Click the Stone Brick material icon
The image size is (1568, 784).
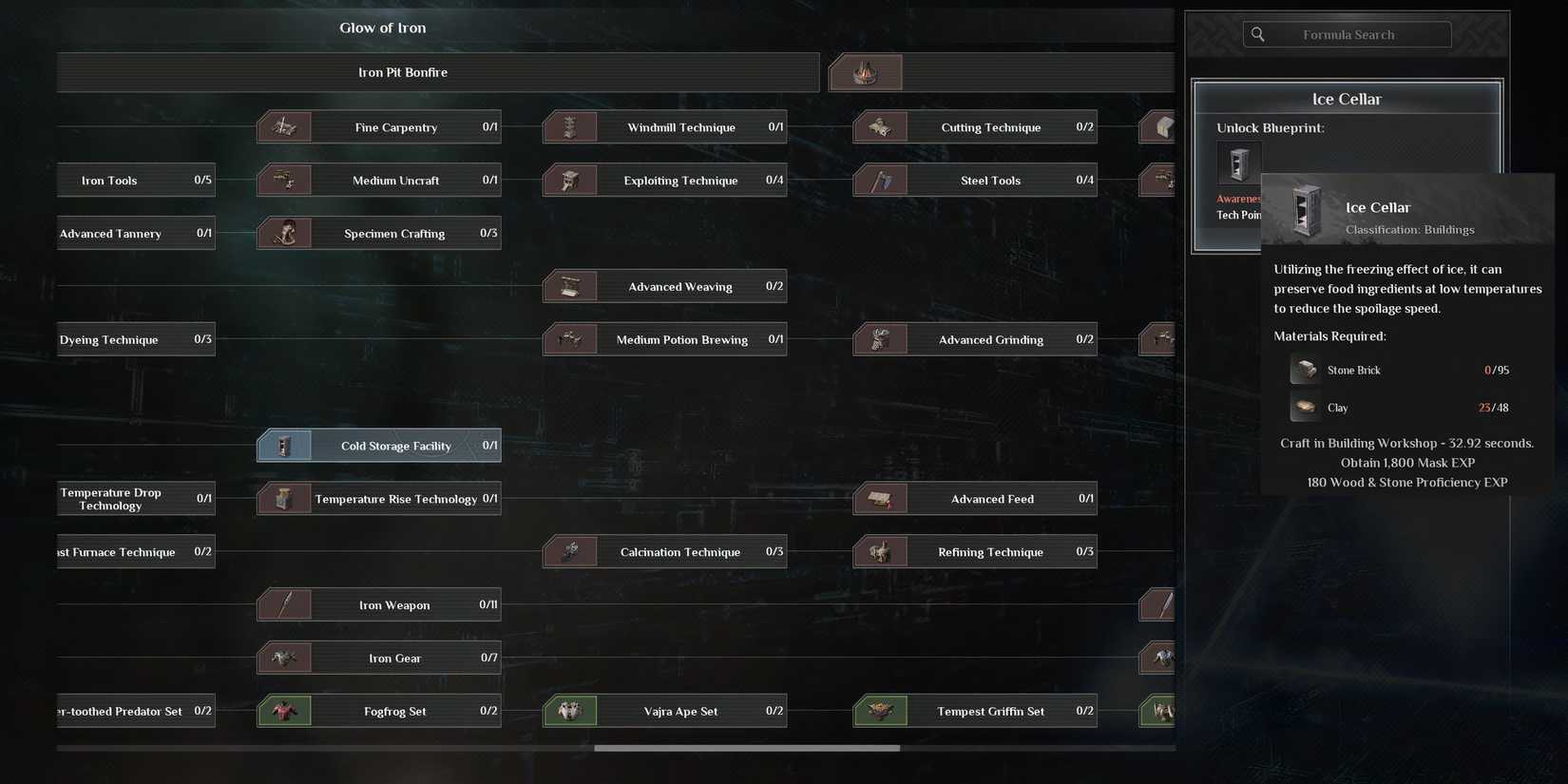[1304, 370]
